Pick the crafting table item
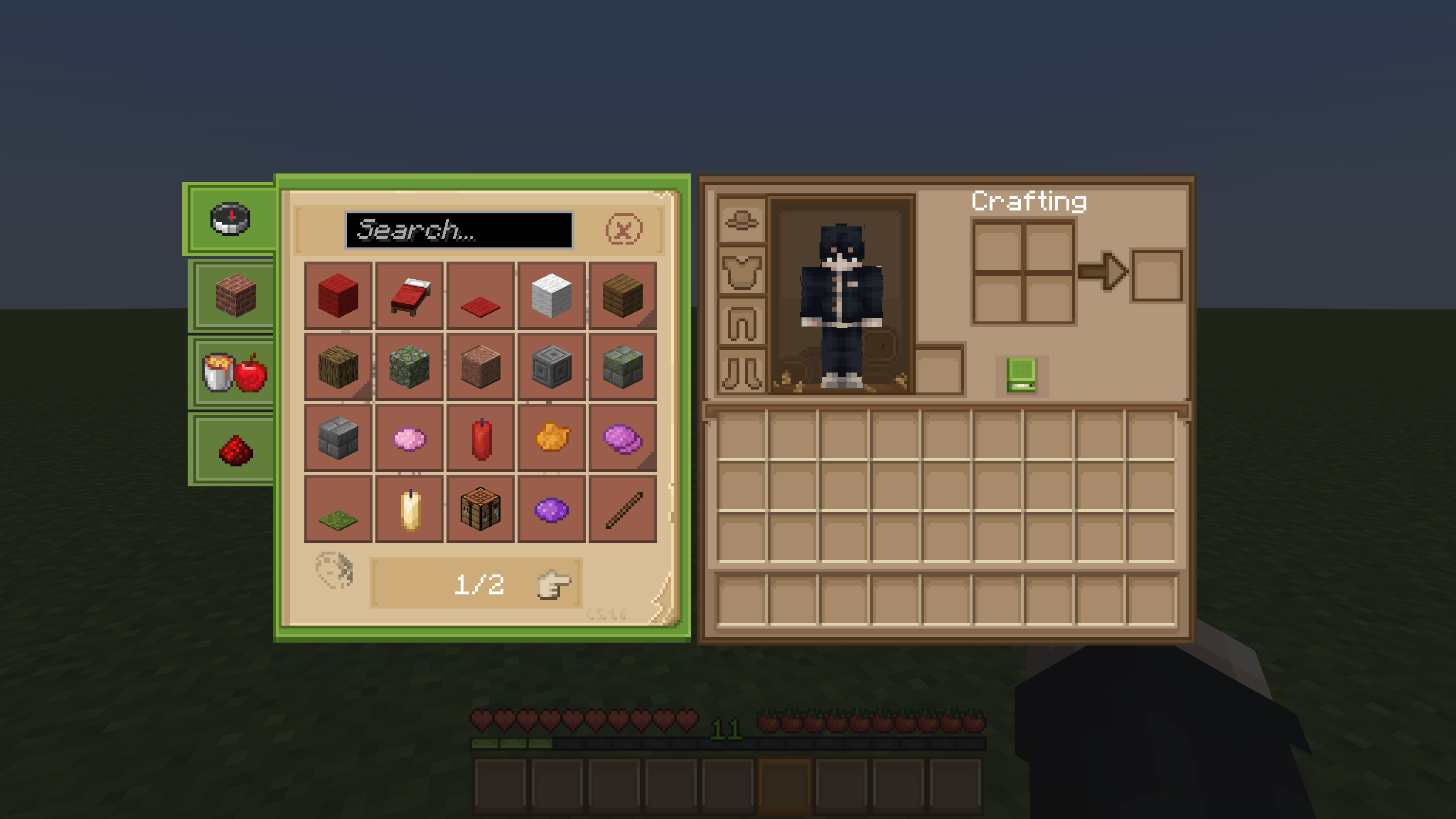This screenshot has width=1456, height=819. coord(481,510)
